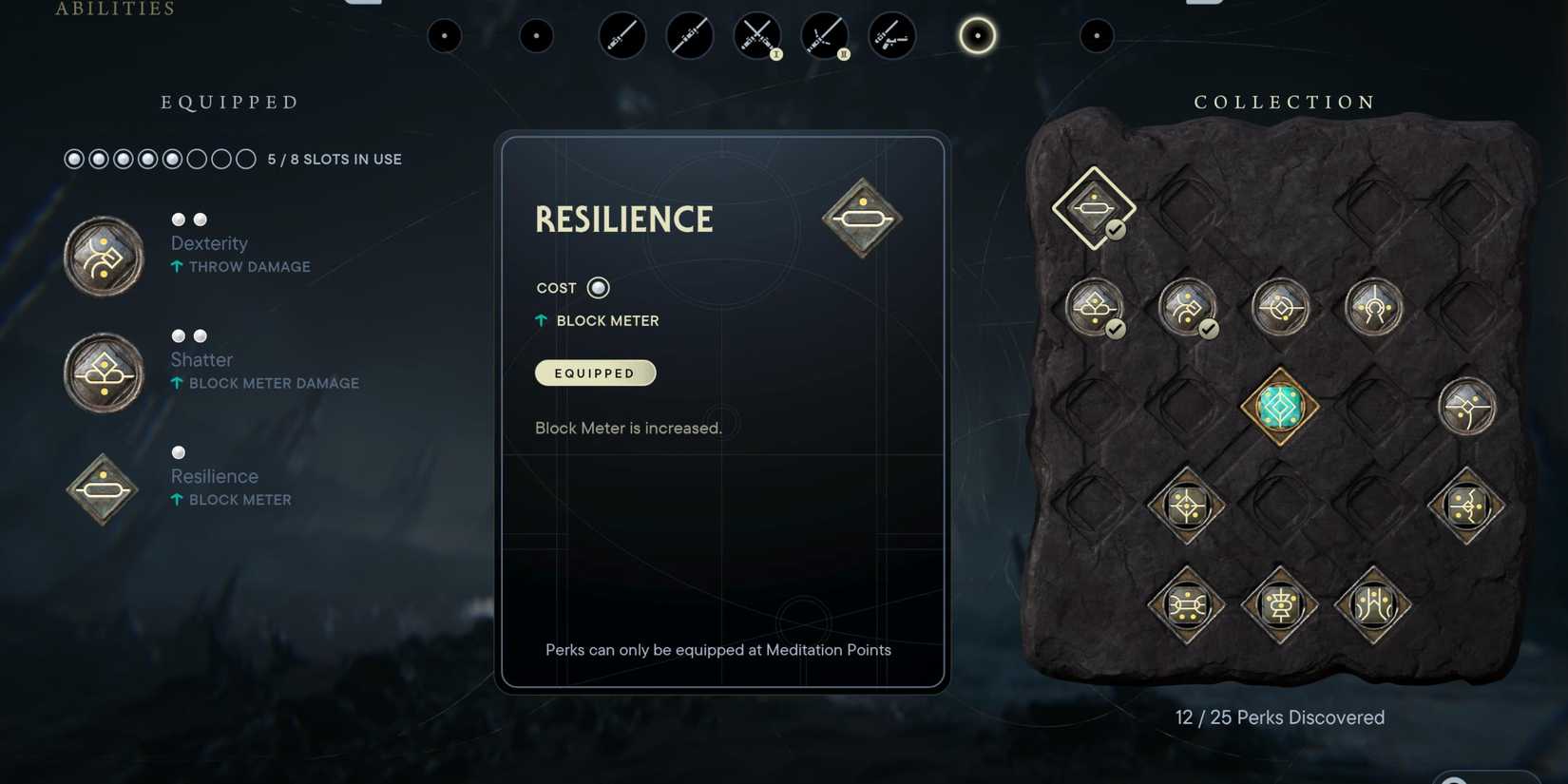
Task: Click the 12 / 25 Perks Discovered counter
Action: (x=1279, y=717)
